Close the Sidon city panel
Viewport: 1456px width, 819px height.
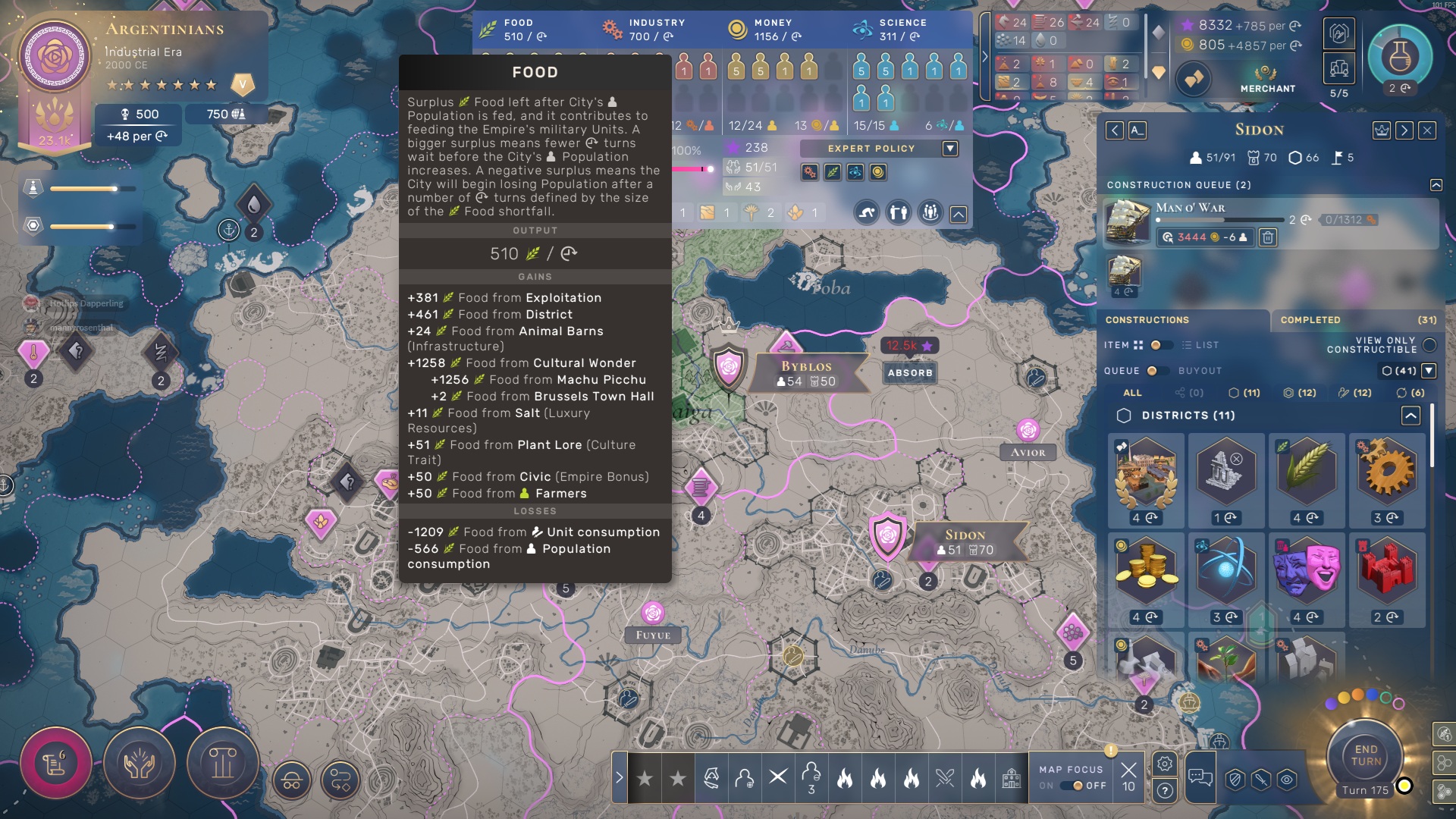pyautogui.click(x=1427, y=130)
